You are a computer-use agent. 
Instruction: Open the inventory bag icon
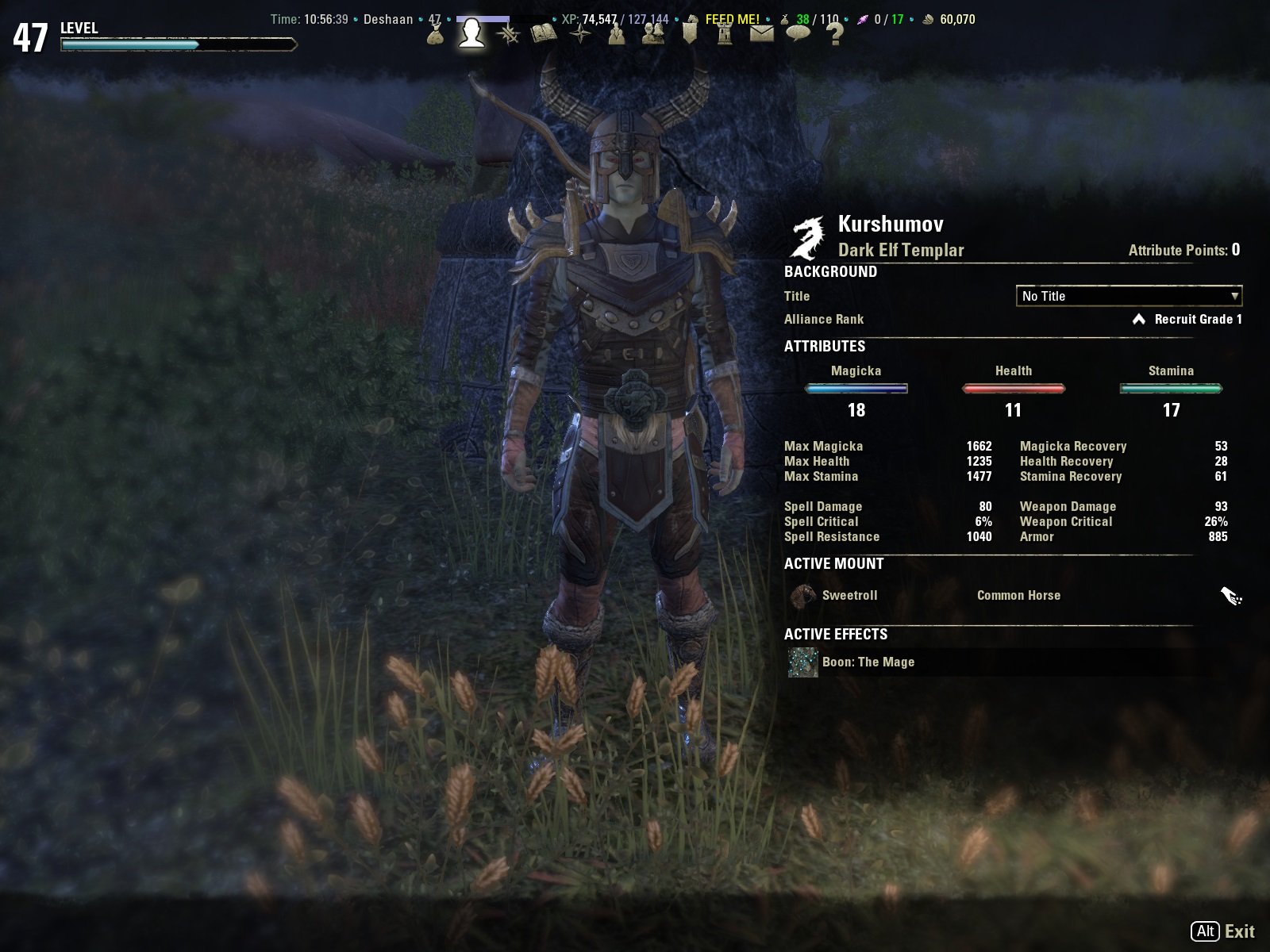(434, 36)
